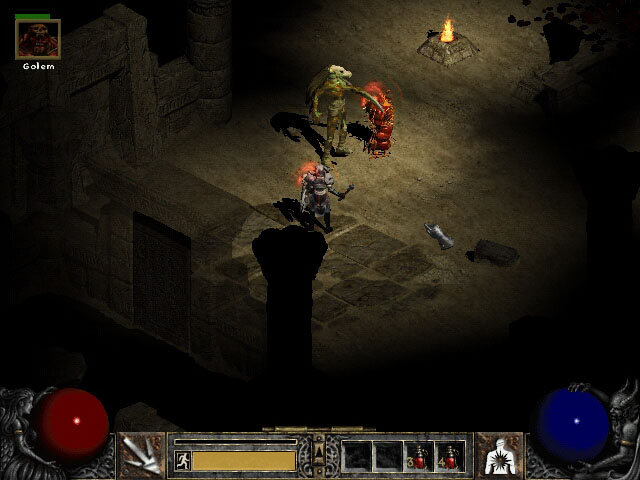640x480 pixels.
Task: Open the left-click attack skill selector
Action: coord(142,456)
